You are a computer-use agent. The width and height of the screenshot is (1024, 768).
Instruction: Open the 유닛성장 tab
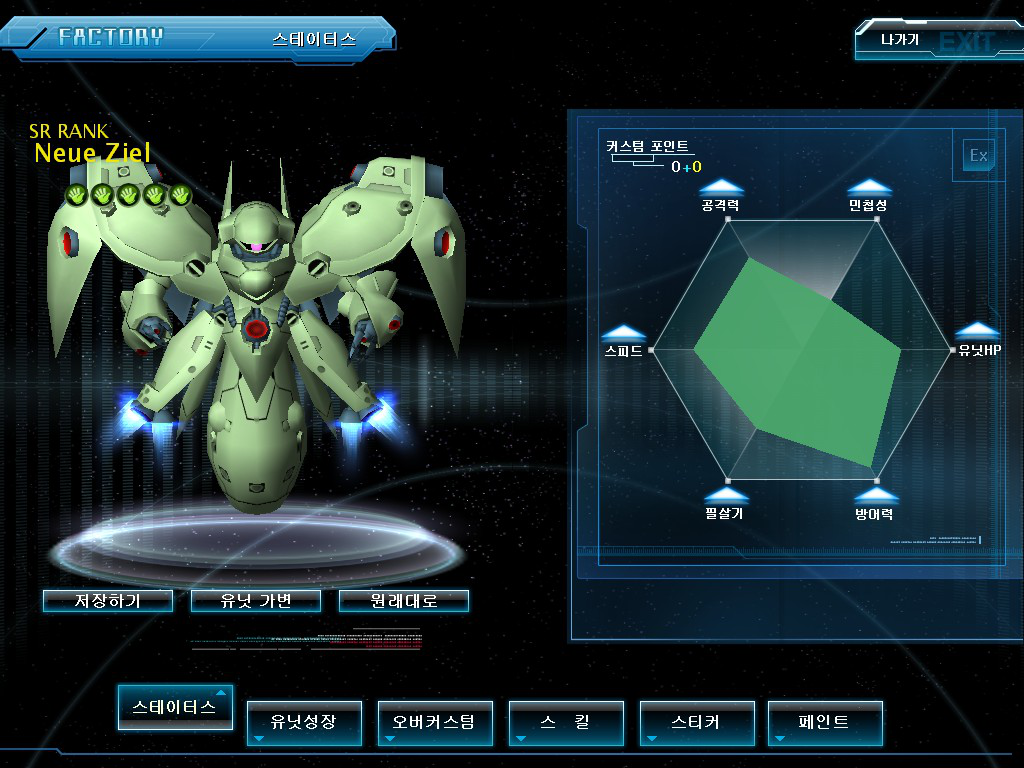pos(304,722)
